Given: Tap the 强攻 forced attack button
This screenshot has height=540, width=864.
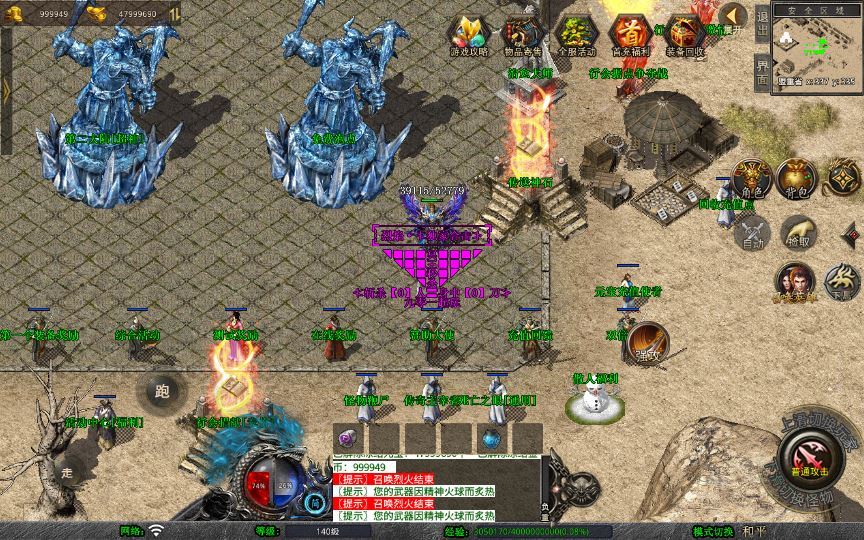Looking at the screenshot, I should [x=648, y=341].
